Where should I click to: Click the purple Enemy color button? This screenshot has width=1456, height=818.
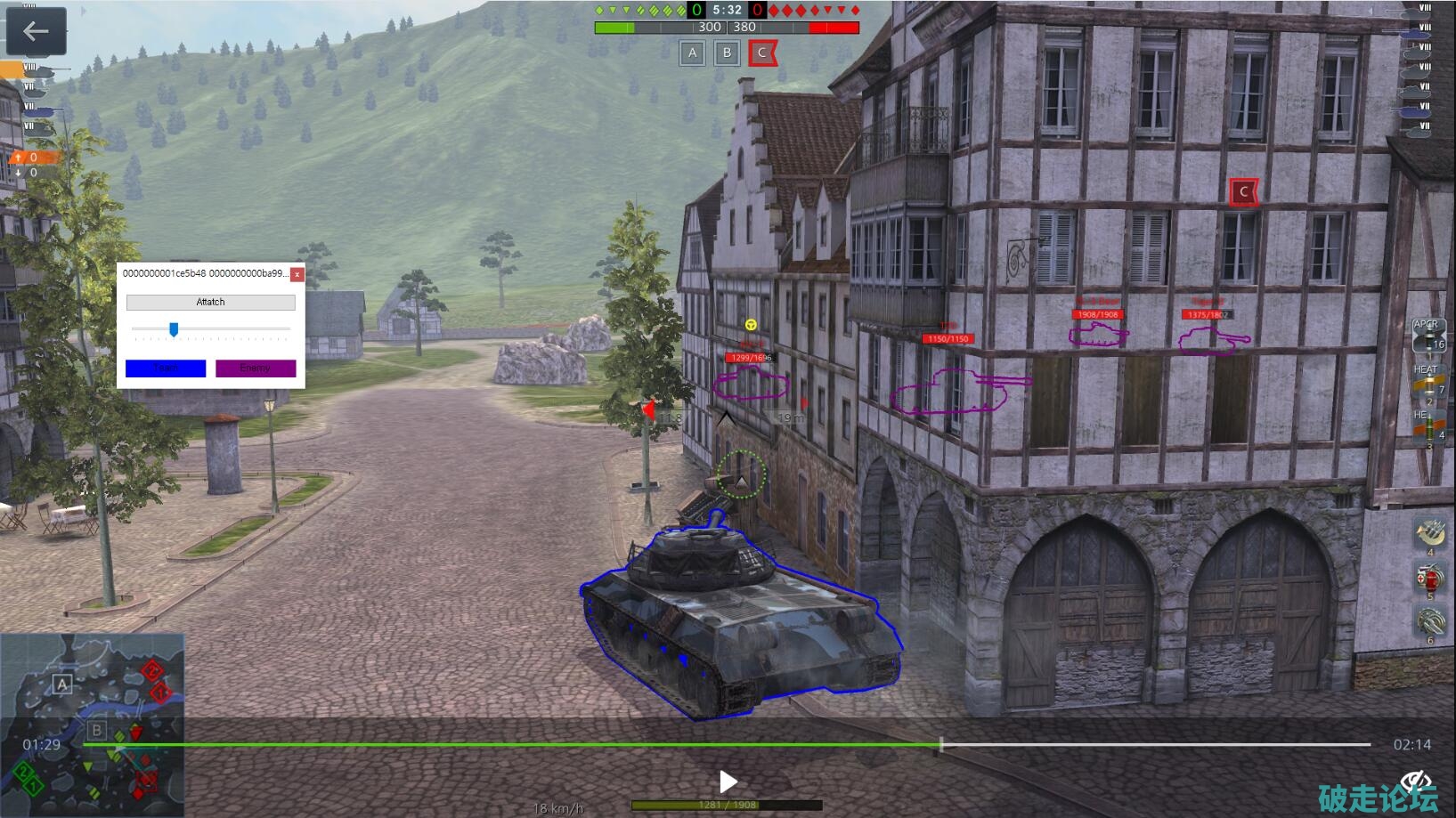coord(256,369)
